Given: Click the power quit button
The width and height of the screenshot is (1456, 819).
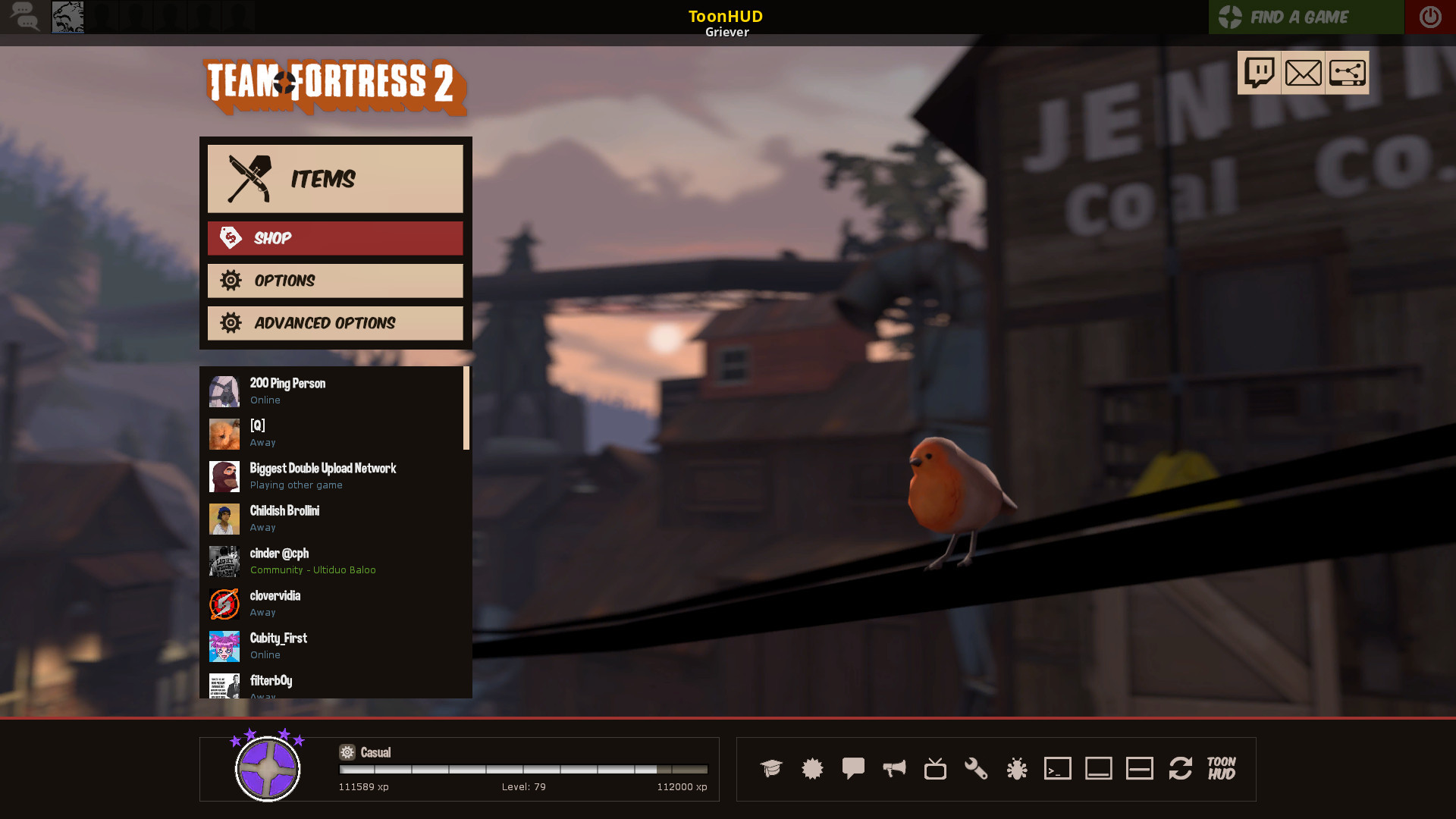Looking at the screenshot, I should point(1429,17).
